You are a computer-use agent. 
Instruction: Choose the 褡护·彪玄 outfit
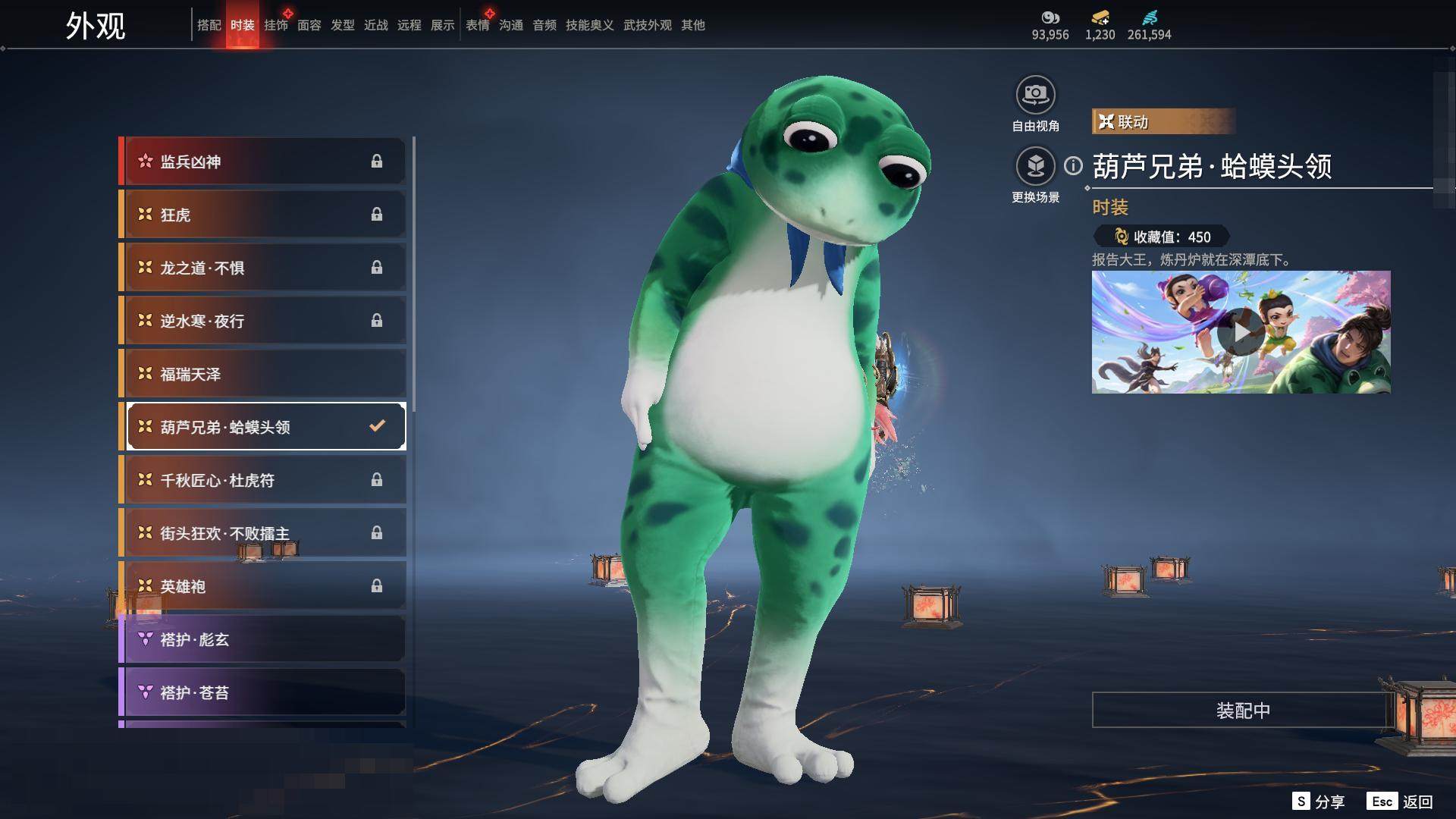(262, 639)
